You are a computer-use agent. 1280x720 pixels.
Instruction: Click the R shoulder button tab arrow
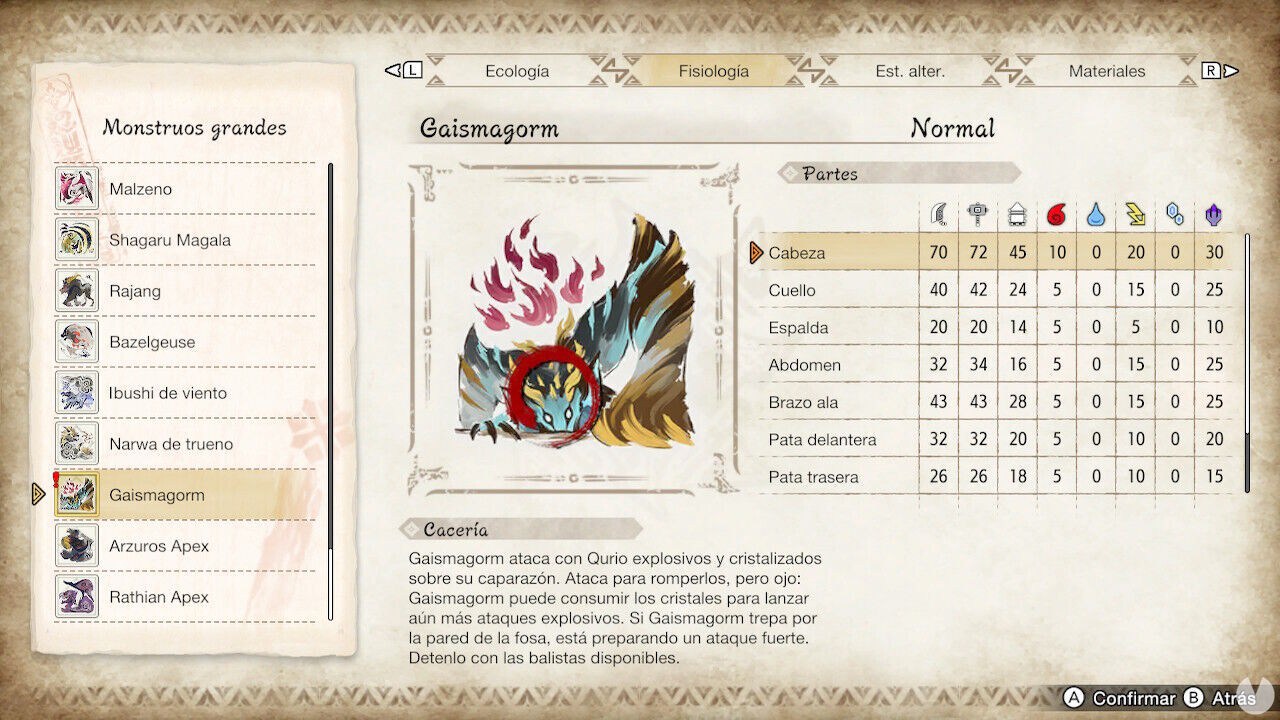click(x=1211, y=71)
